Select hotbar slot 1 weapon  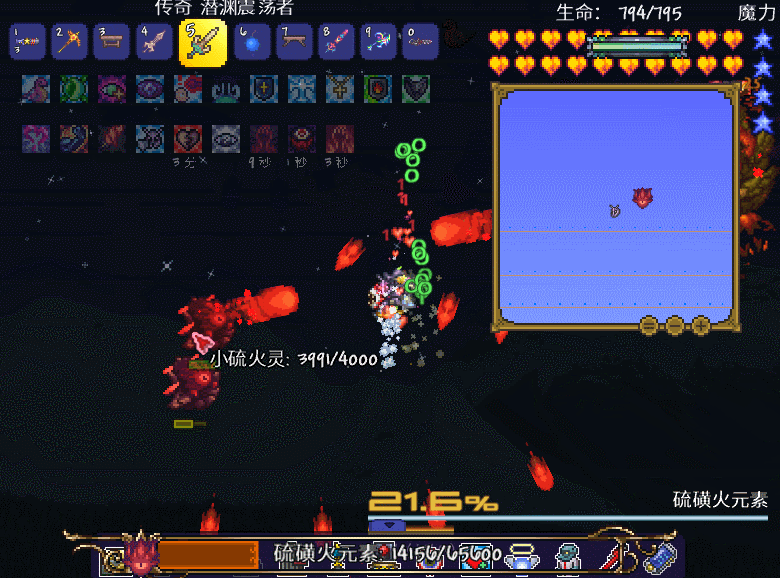27,42
